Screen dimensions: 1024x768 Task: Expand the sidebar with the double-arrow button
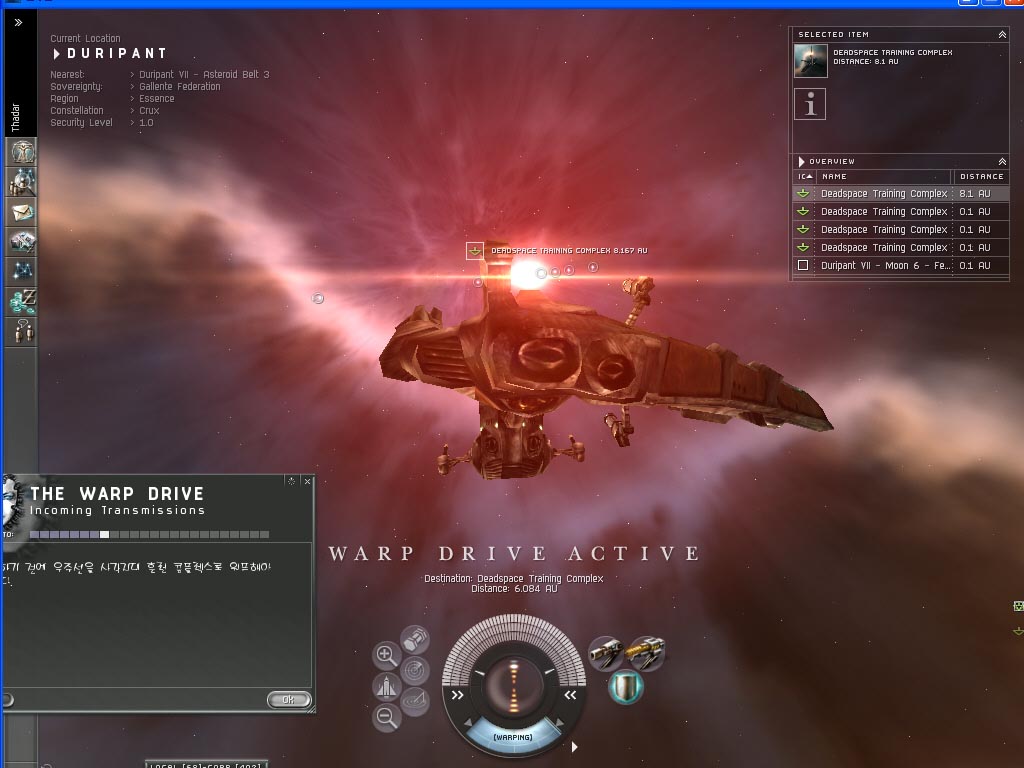(x=18, y=22)
